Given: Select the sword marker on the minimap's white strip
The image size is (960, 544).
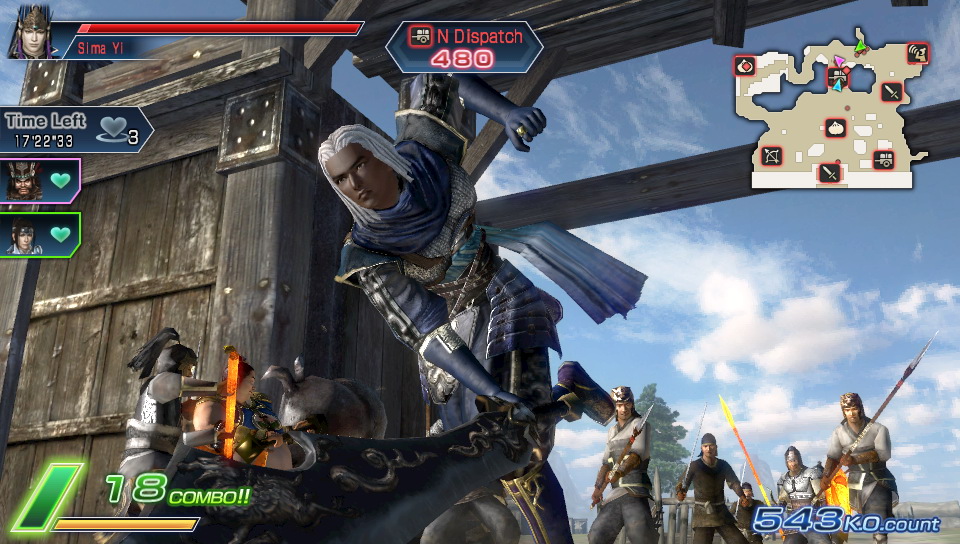Looking at the screenshot, I should tap(829, 173).
